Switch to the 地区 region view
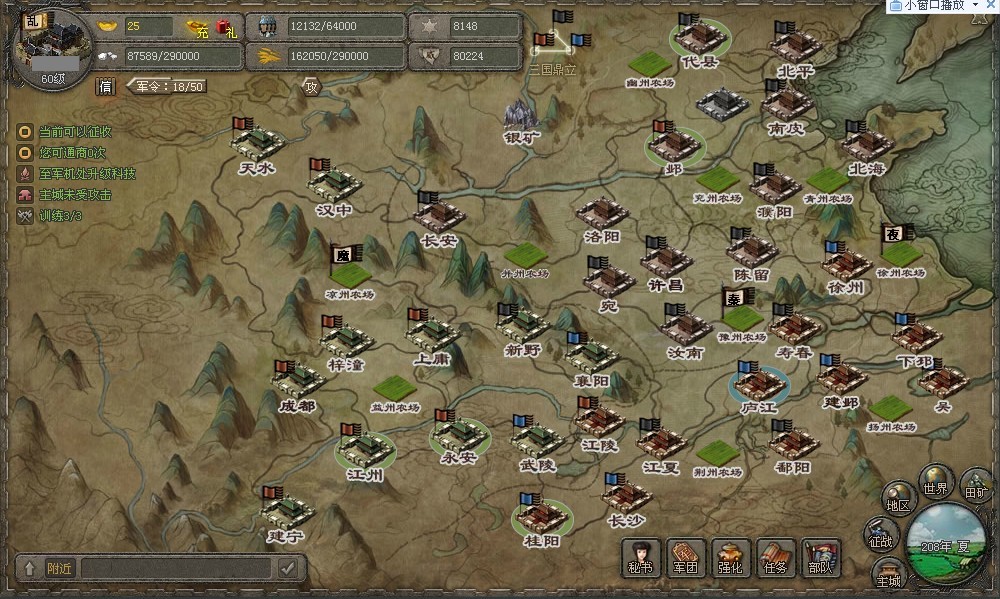This screenshot has height=599, width=1000. (x=897, y=499)
